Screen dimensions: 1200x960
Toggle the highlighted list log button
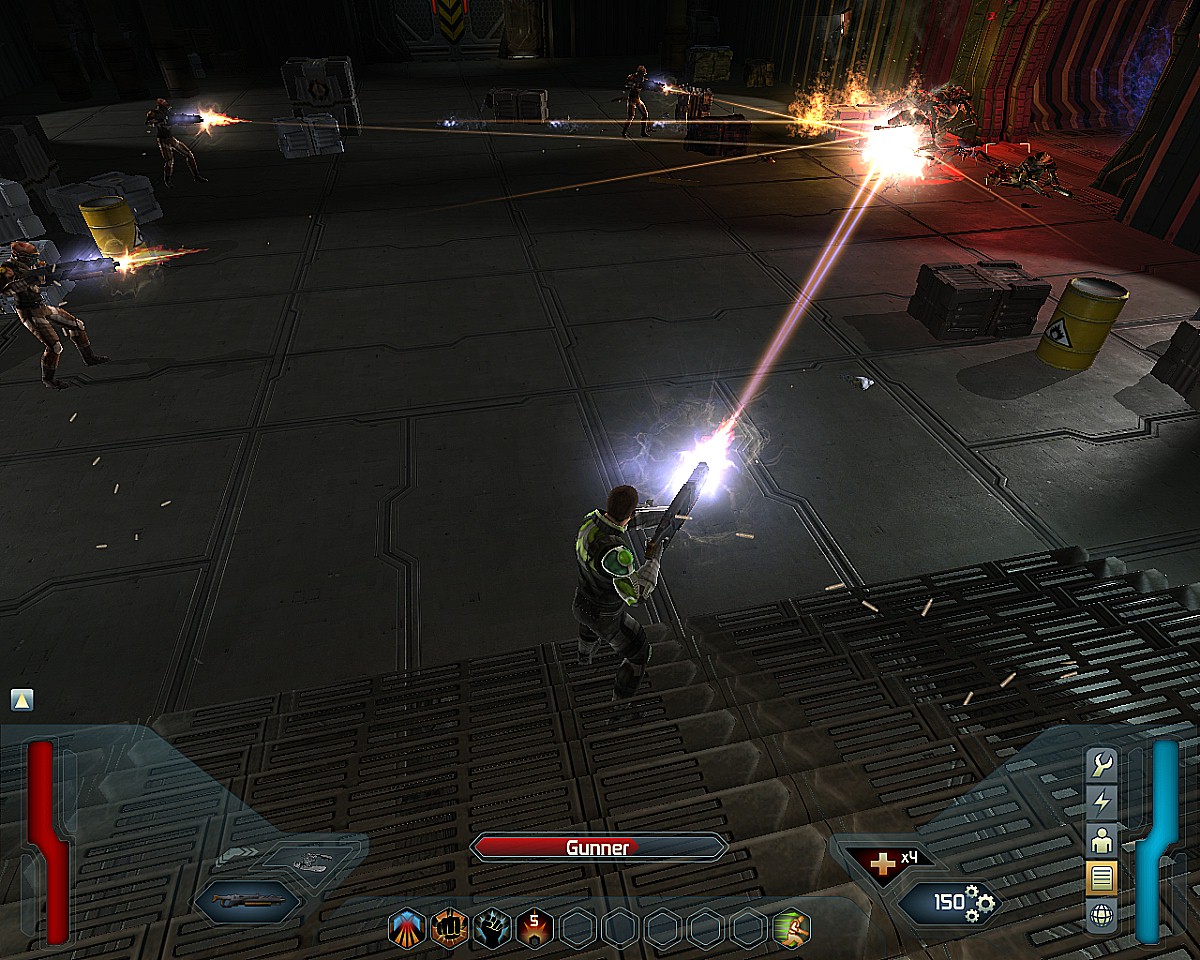pyautogui.click(x=1102, y=878)
